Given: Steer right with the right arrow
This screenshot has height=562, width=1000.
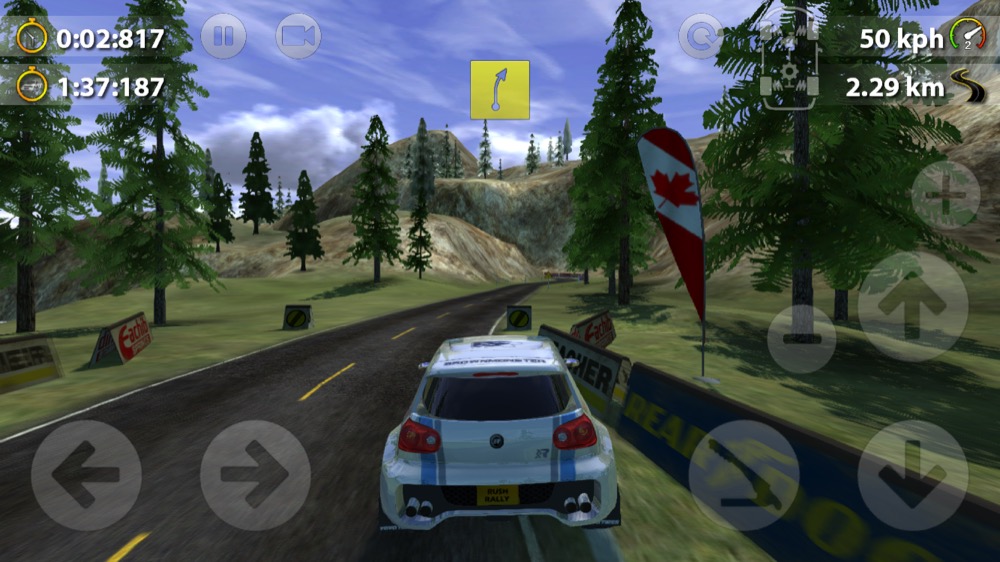Looking at the screenshot, I should click(255, 475).
